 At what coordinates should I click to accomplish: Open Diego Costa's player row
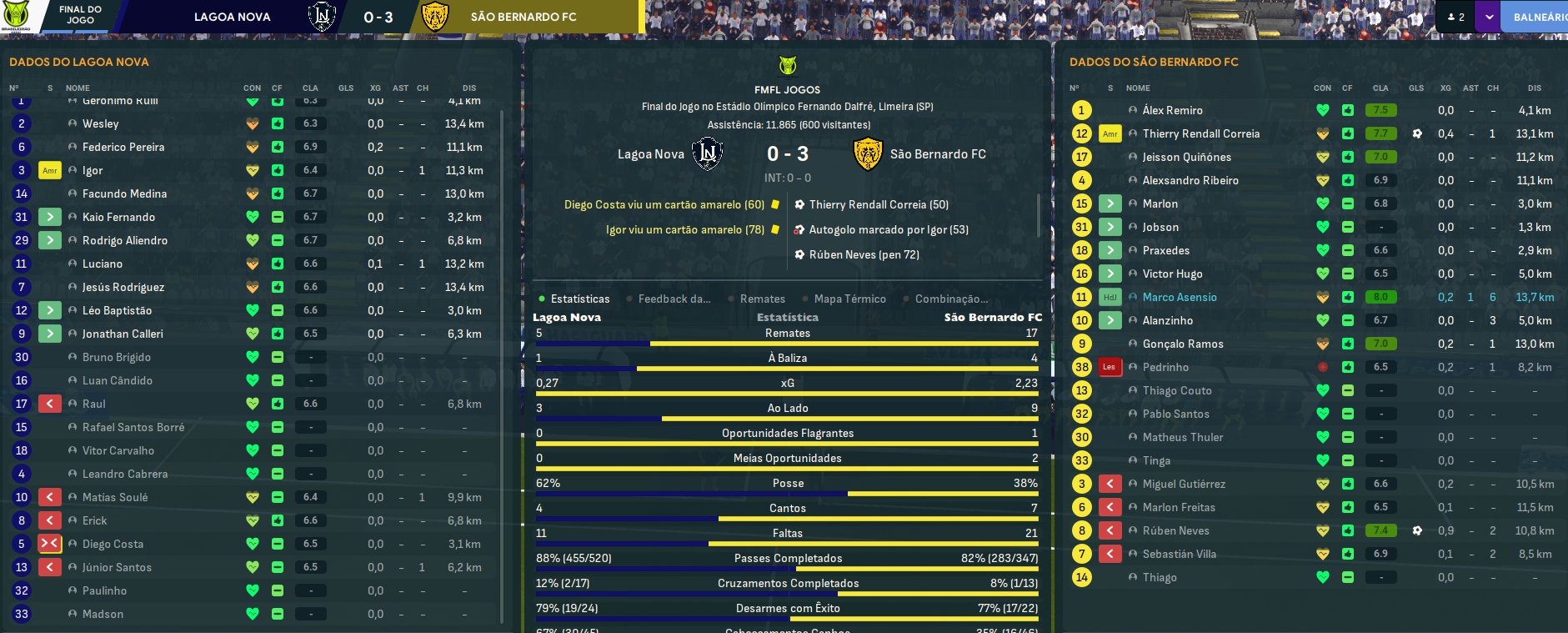[x=113, y=544]
